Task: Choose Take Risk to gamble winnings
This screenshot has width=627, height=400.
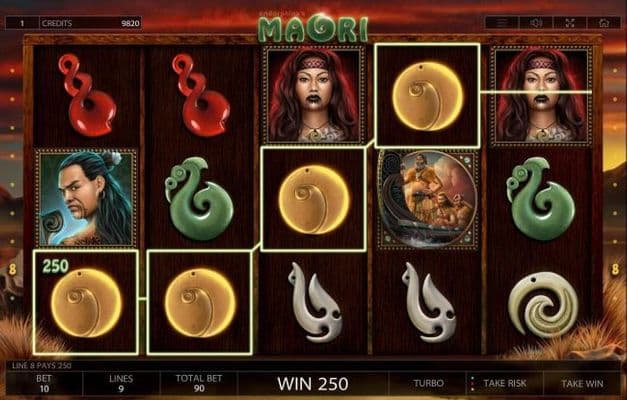Action: (x=503, y=383)
